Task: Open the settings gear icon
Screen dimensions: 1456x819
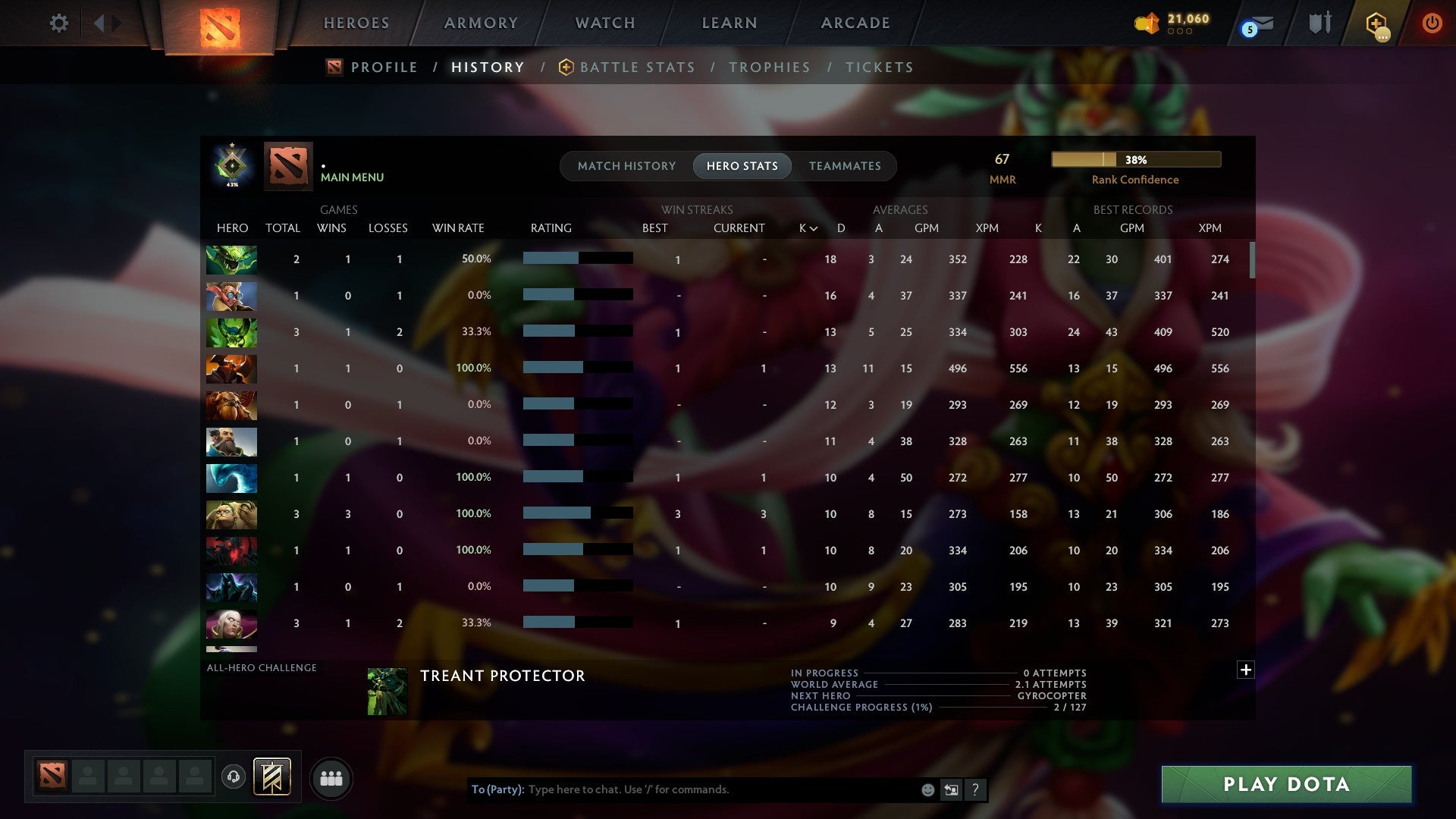Action: tap(59, 23)
